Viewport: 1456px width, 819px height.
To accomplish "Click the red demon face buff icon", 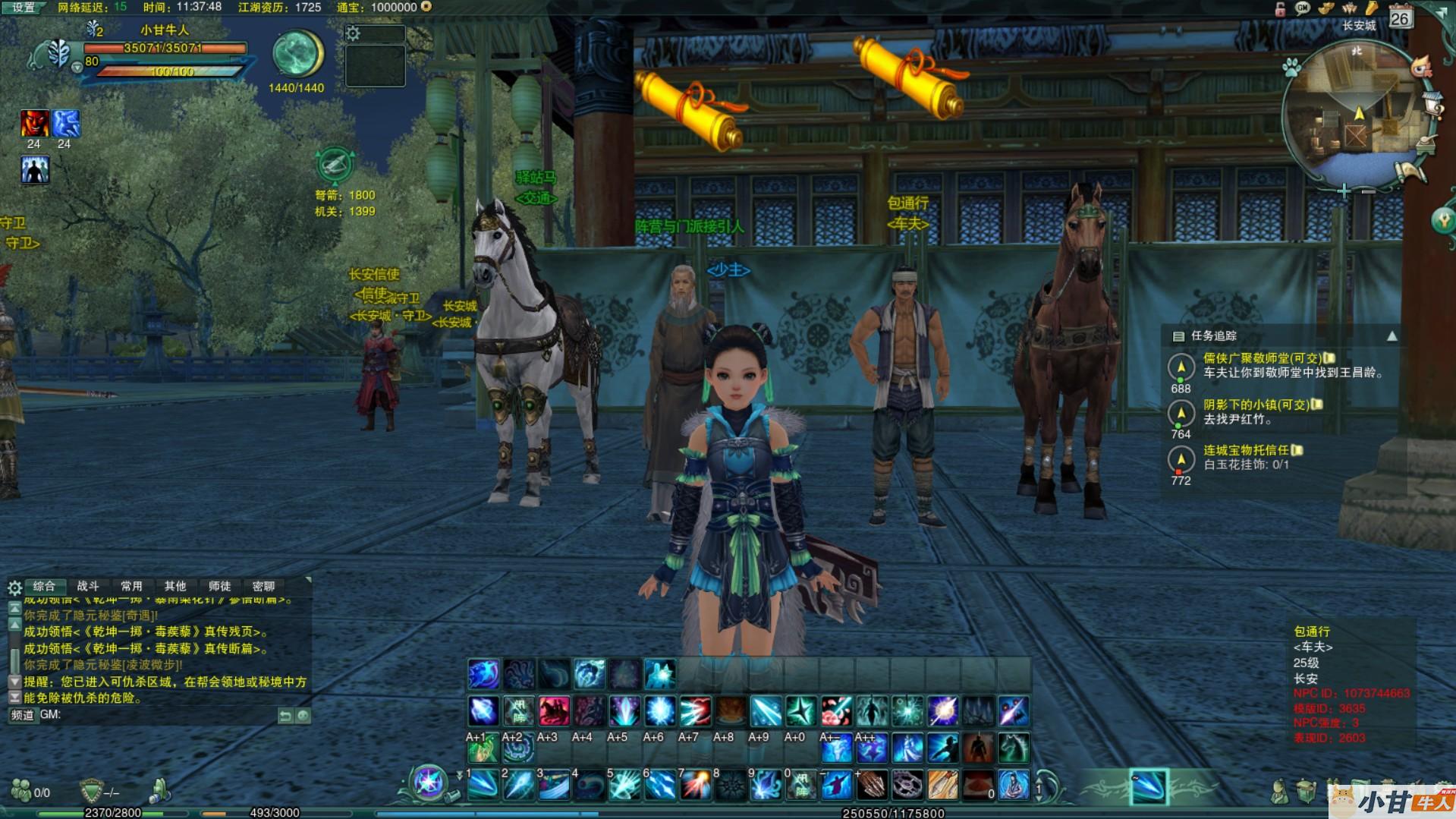I will click(x=34, y=123).
